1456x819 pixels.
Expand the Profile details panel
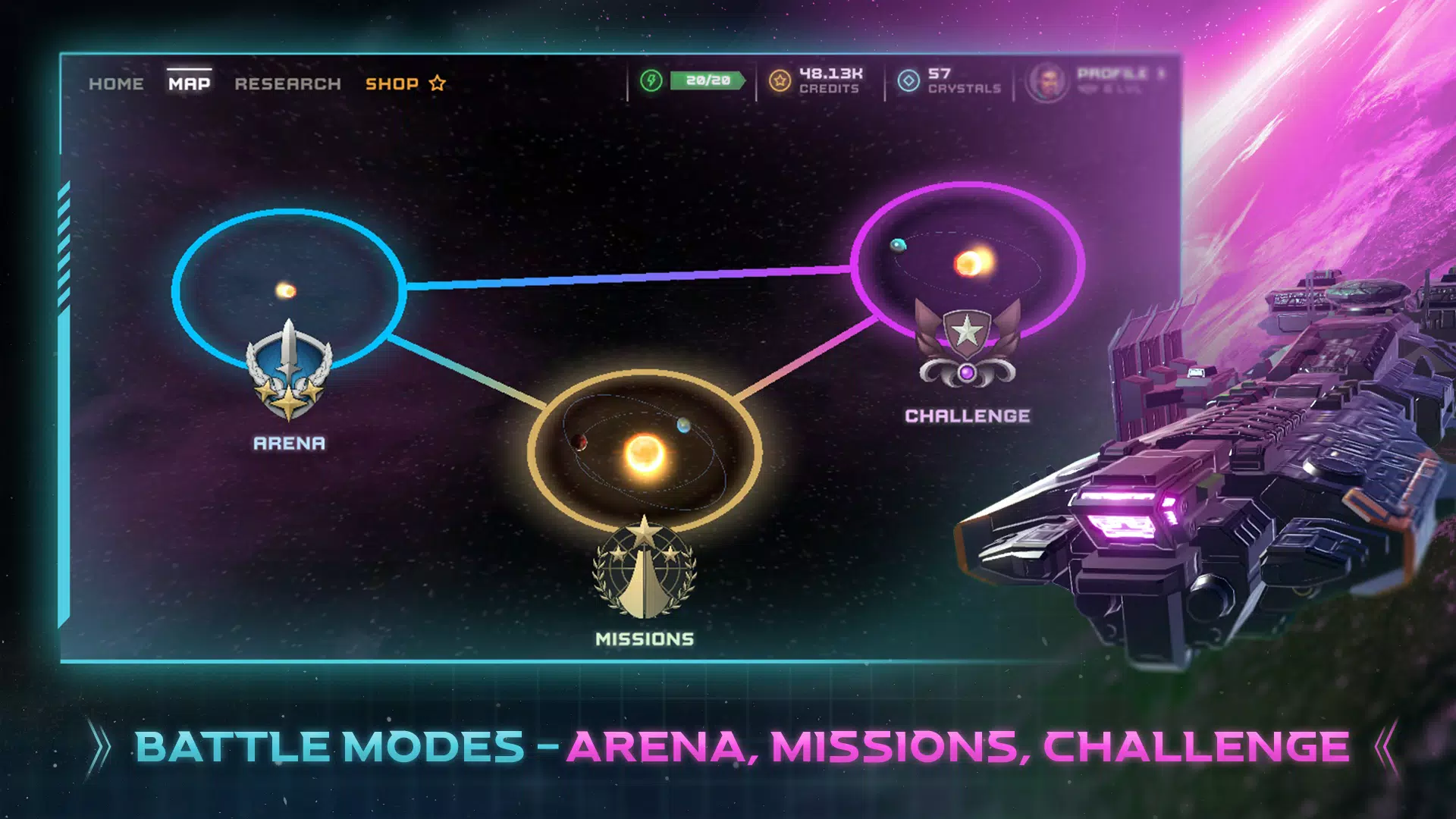(x=1113, y=78)
